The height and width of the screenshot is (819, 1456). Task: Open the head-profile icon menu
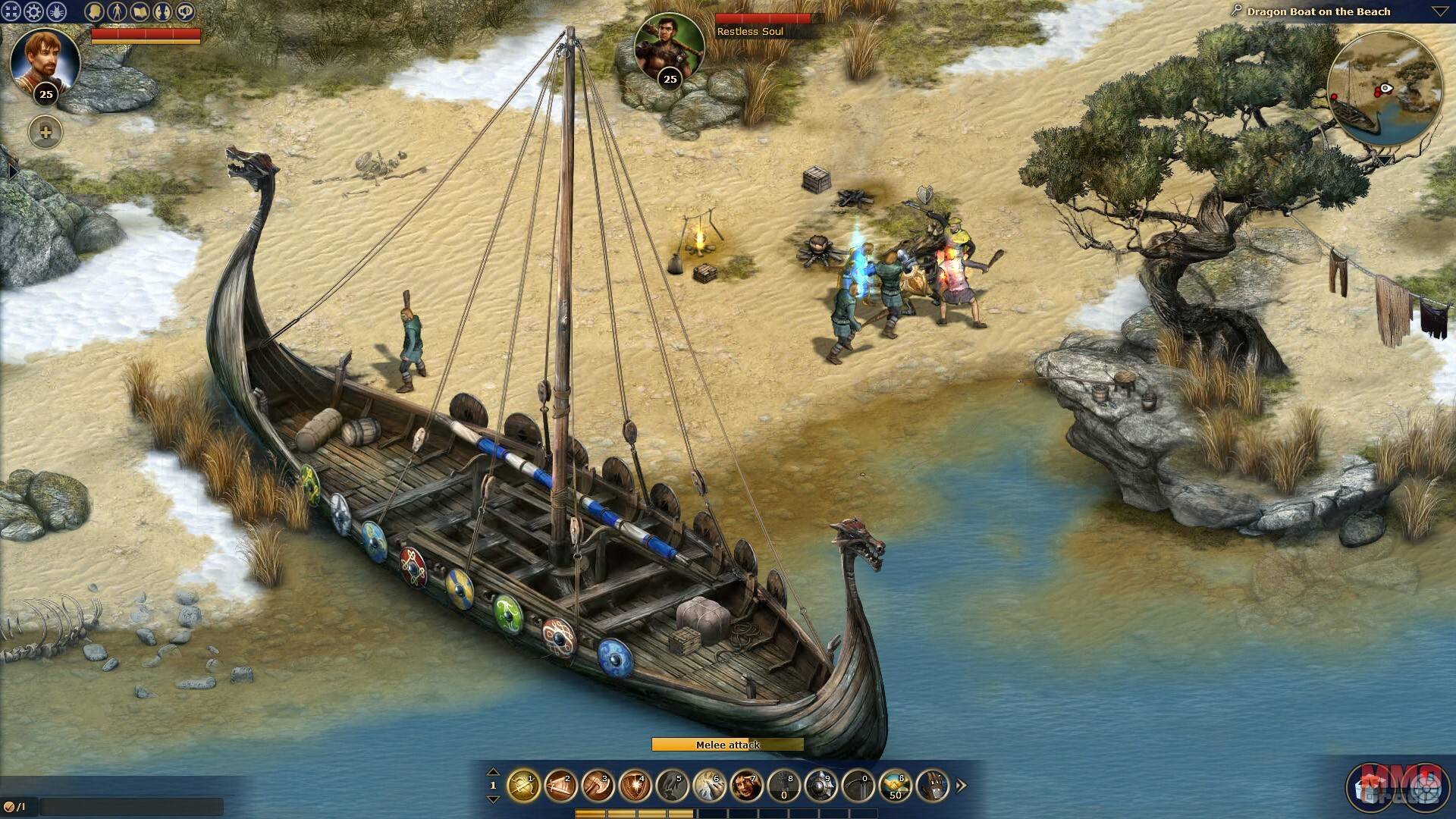coord(94,11)
